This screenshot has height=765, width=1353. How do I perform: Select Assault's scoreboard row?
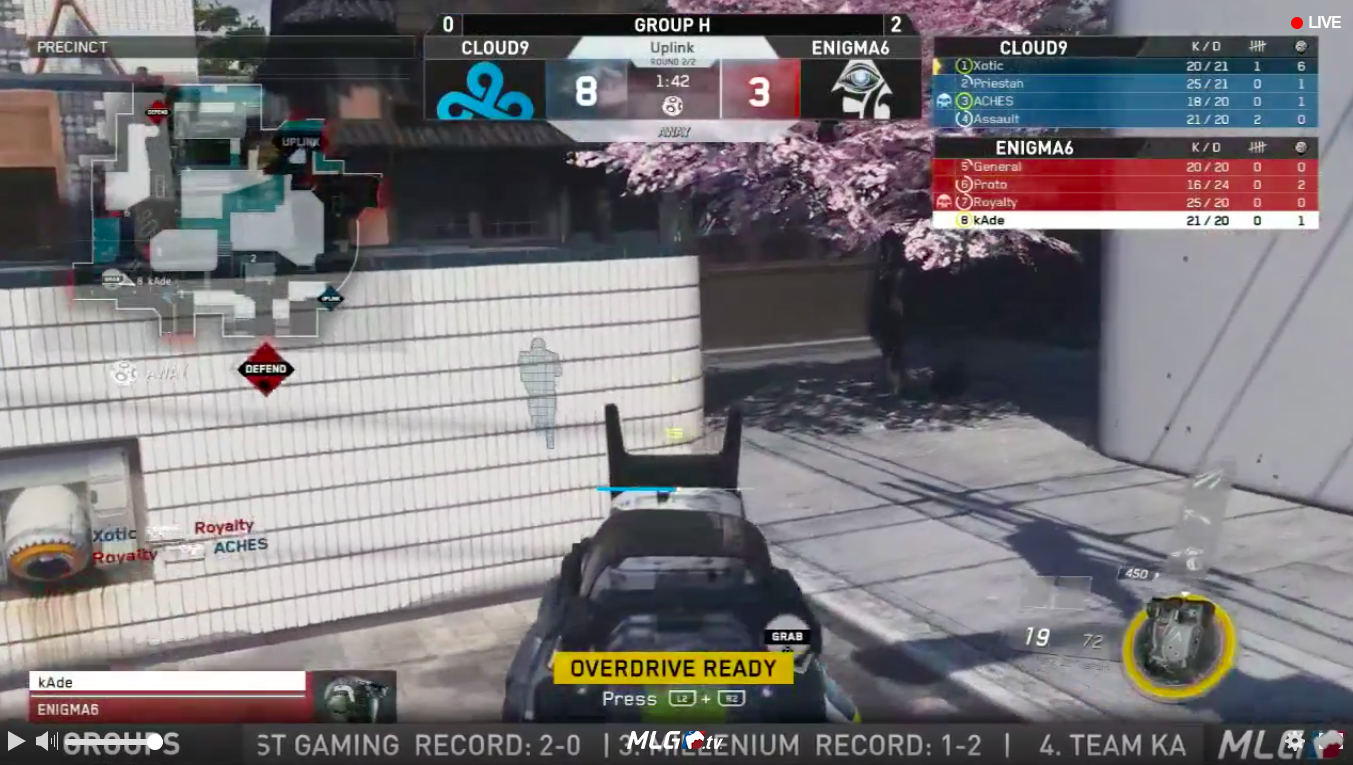1124,119
